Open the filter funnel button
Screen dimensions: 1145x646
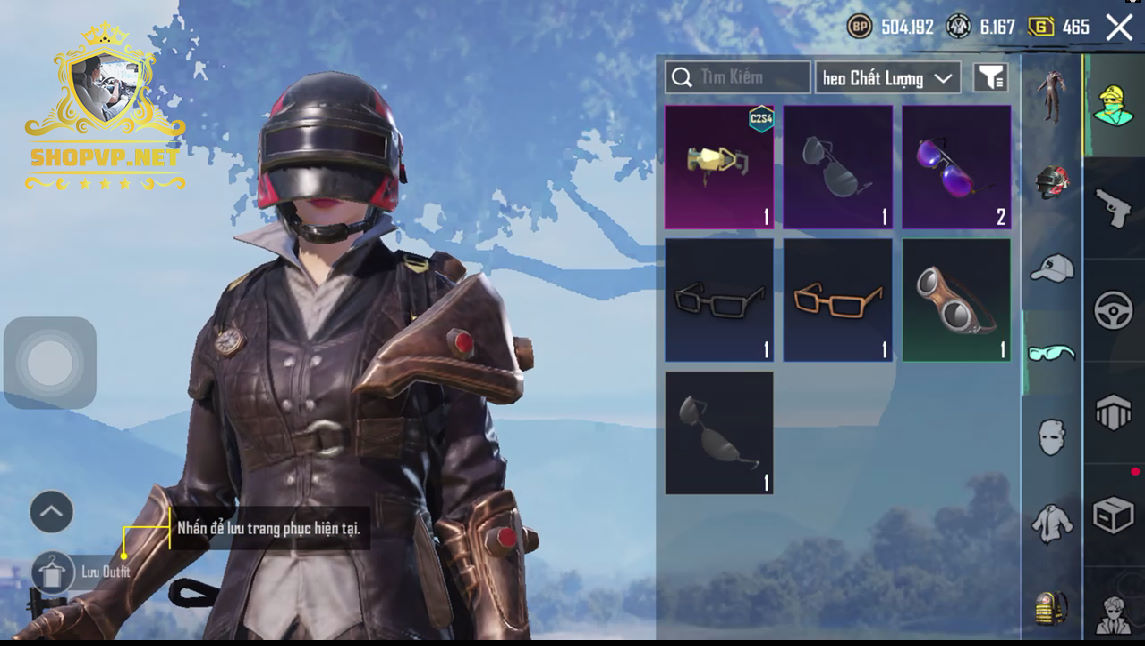(990, 77)
